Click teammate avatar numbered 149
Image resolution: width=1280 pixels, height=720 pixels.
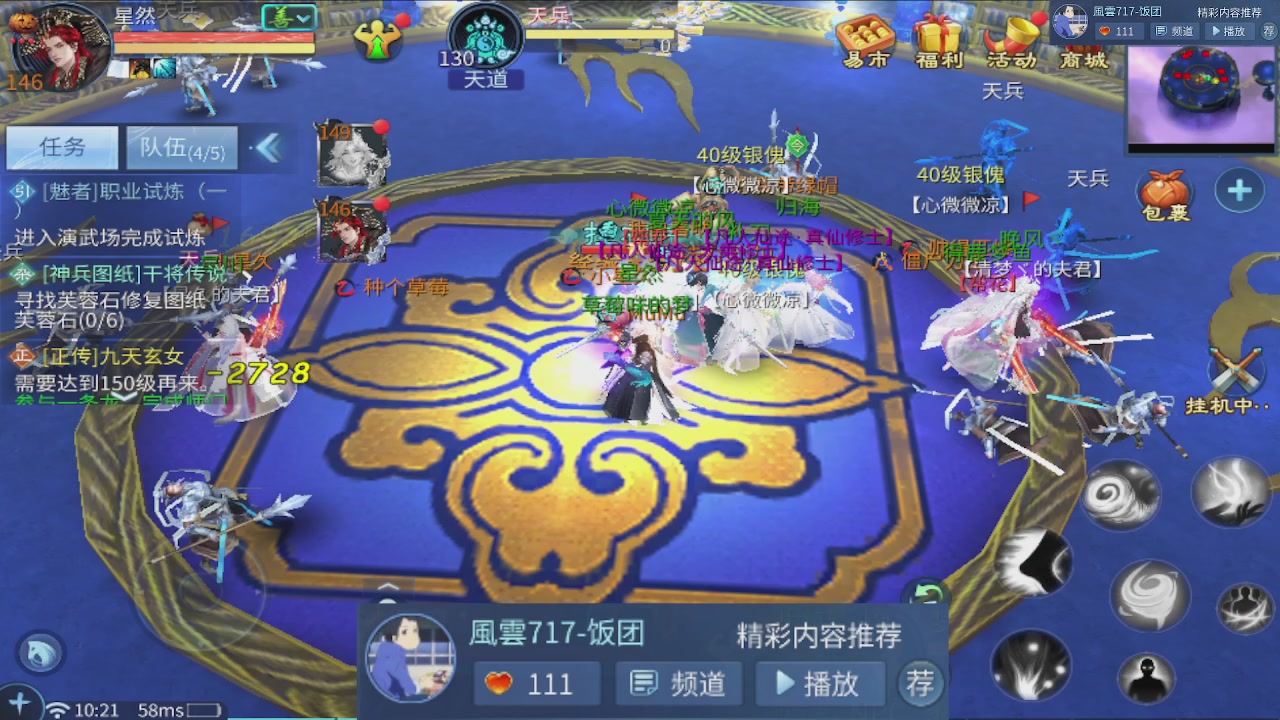pos(351,155)
